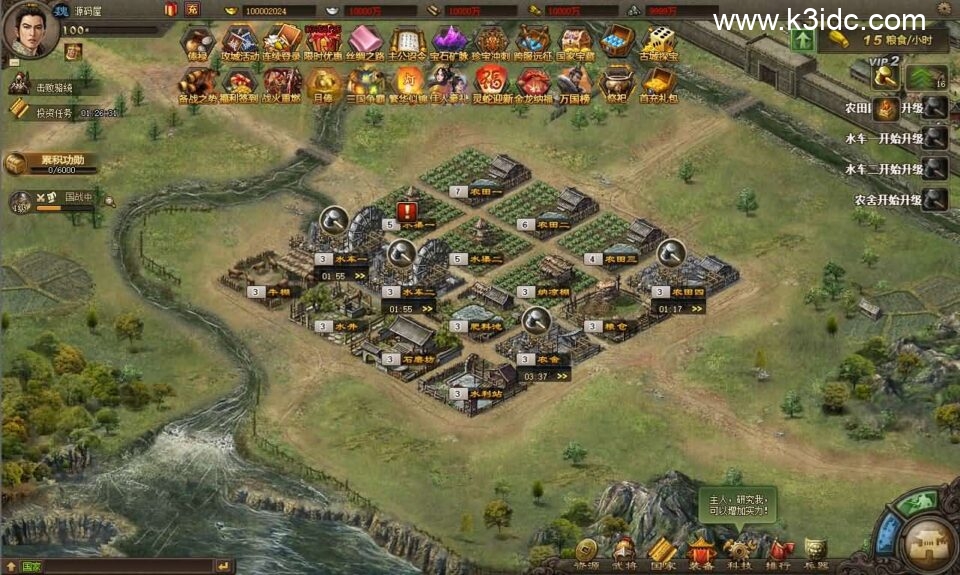The height and width of the screenshot is (575, 960).
Task: Open the 攻城活动 siege event
Action: [x=239, y=44]
